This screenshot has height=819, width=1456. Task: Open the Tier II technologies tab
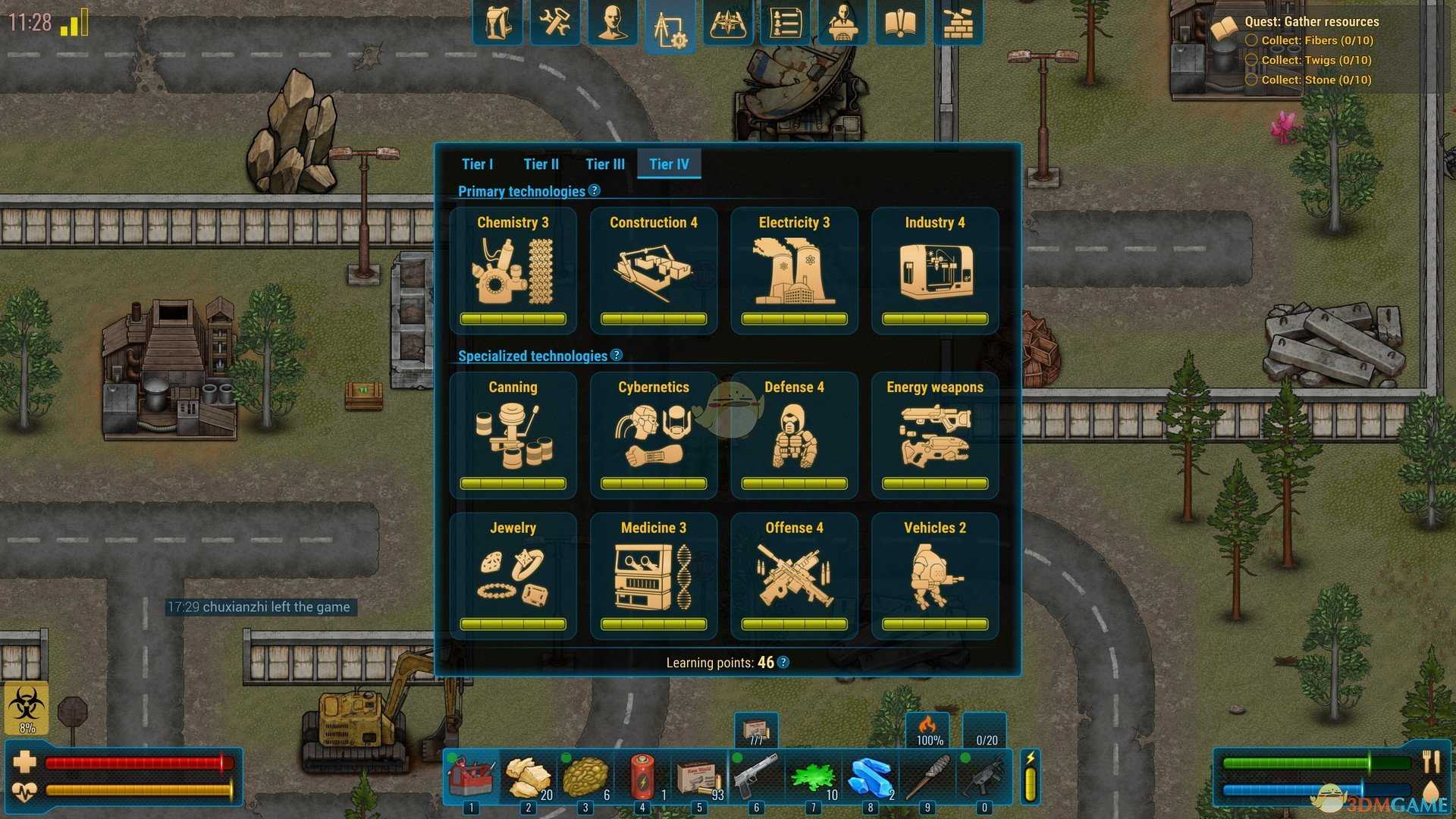point(541,164)
